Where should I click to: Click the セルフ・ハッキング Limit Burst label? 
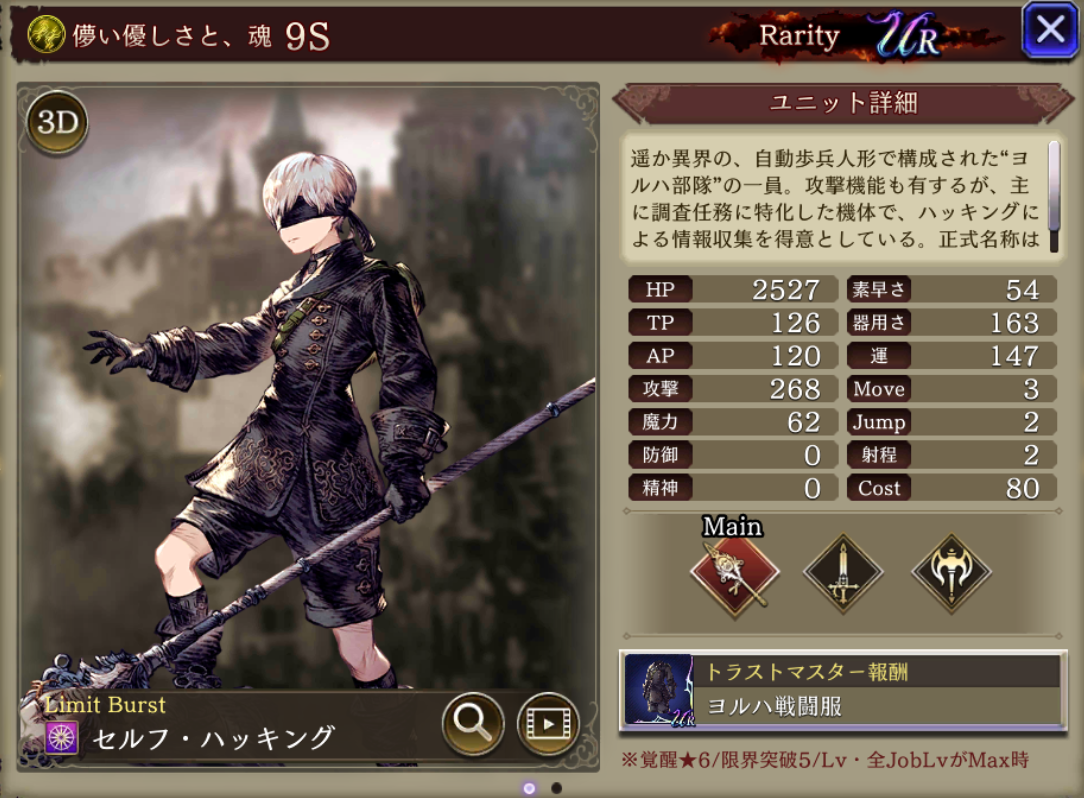coord(213,739)
